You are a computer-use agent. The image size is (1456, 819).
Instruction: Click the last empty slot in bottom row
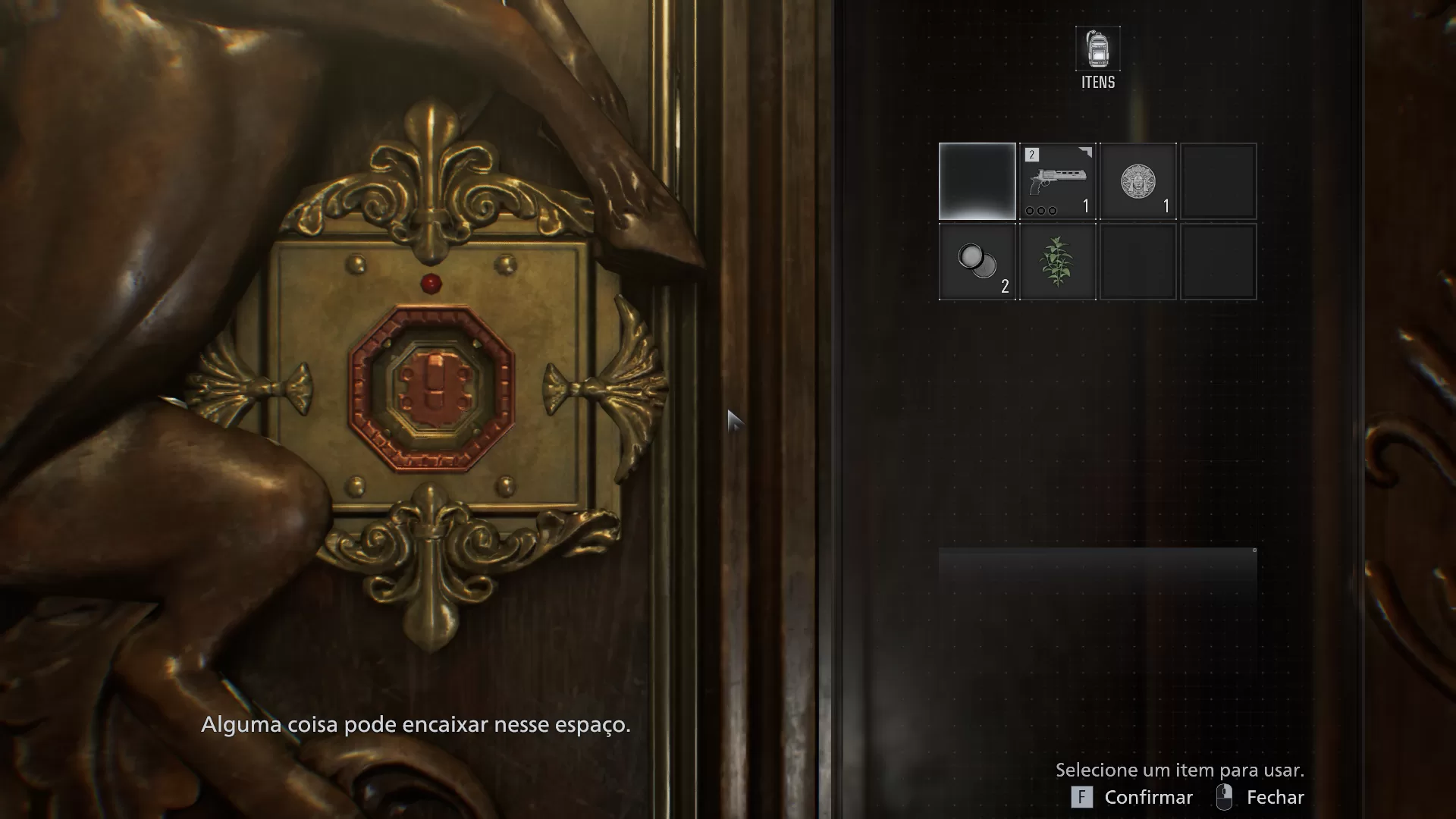[x=1218, y=262]
